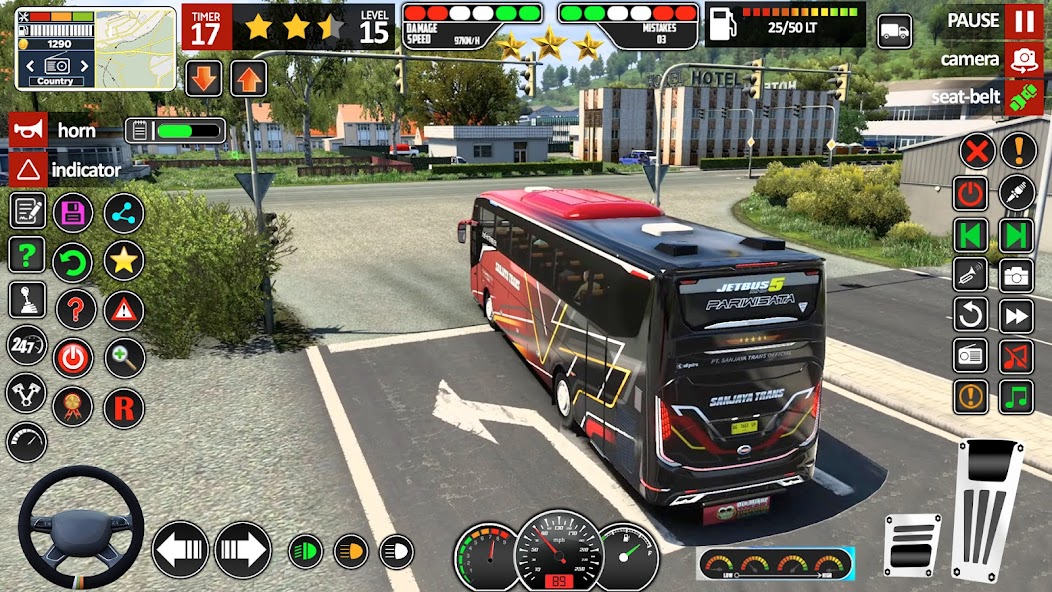The height and width of the screenshot is (592, 1052).
Task: Tap the steering wheel control
Action: pyautogui.click(x=81, y=525)
